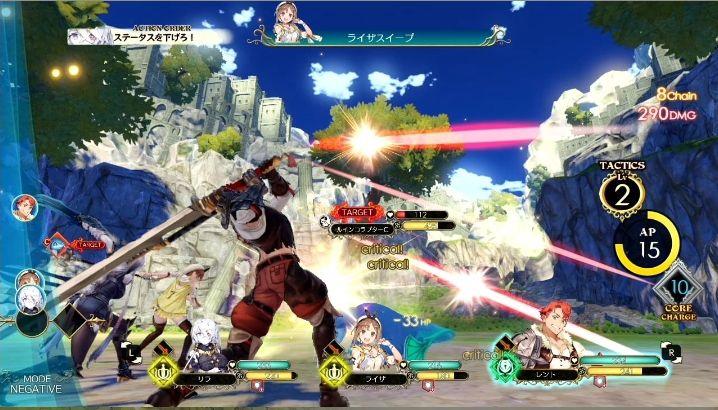This screenshot has height=410, width=718.
Task: Click the AP gauge circle
Action: [647, 244]
